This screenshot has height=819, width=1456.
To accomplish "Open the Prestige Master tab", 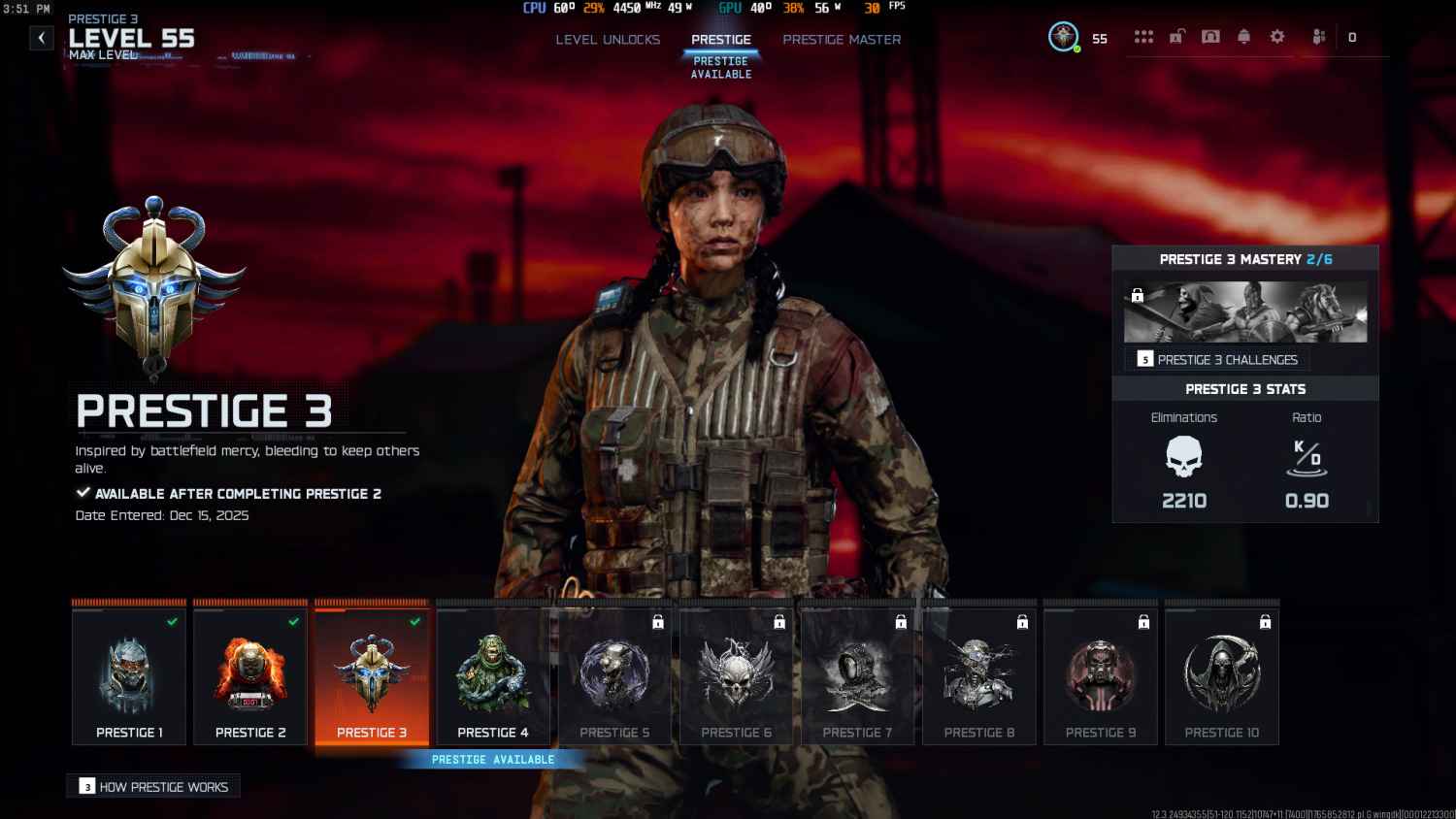I will [842, 40].
